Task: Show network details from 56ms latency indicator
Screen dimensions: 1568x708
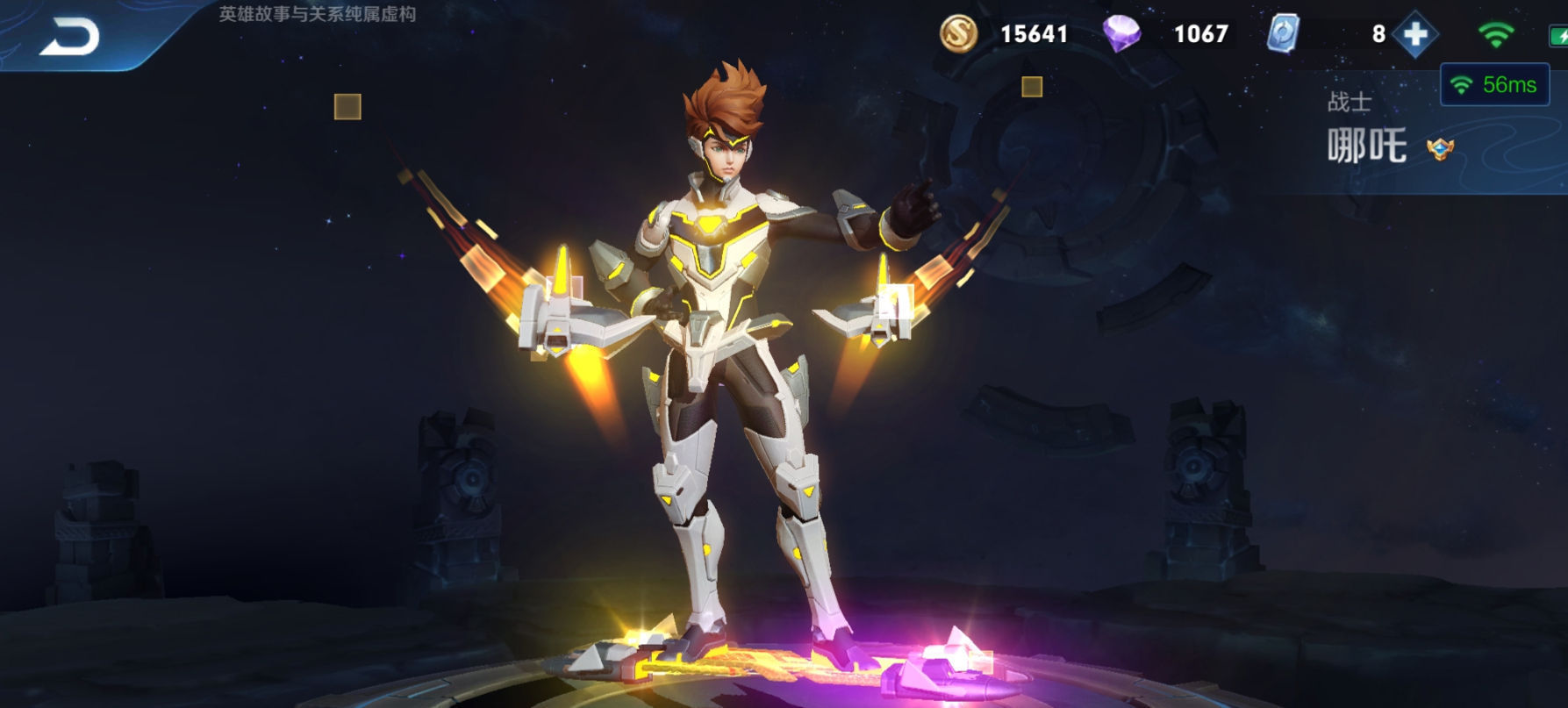Action: coord(1495,85)
